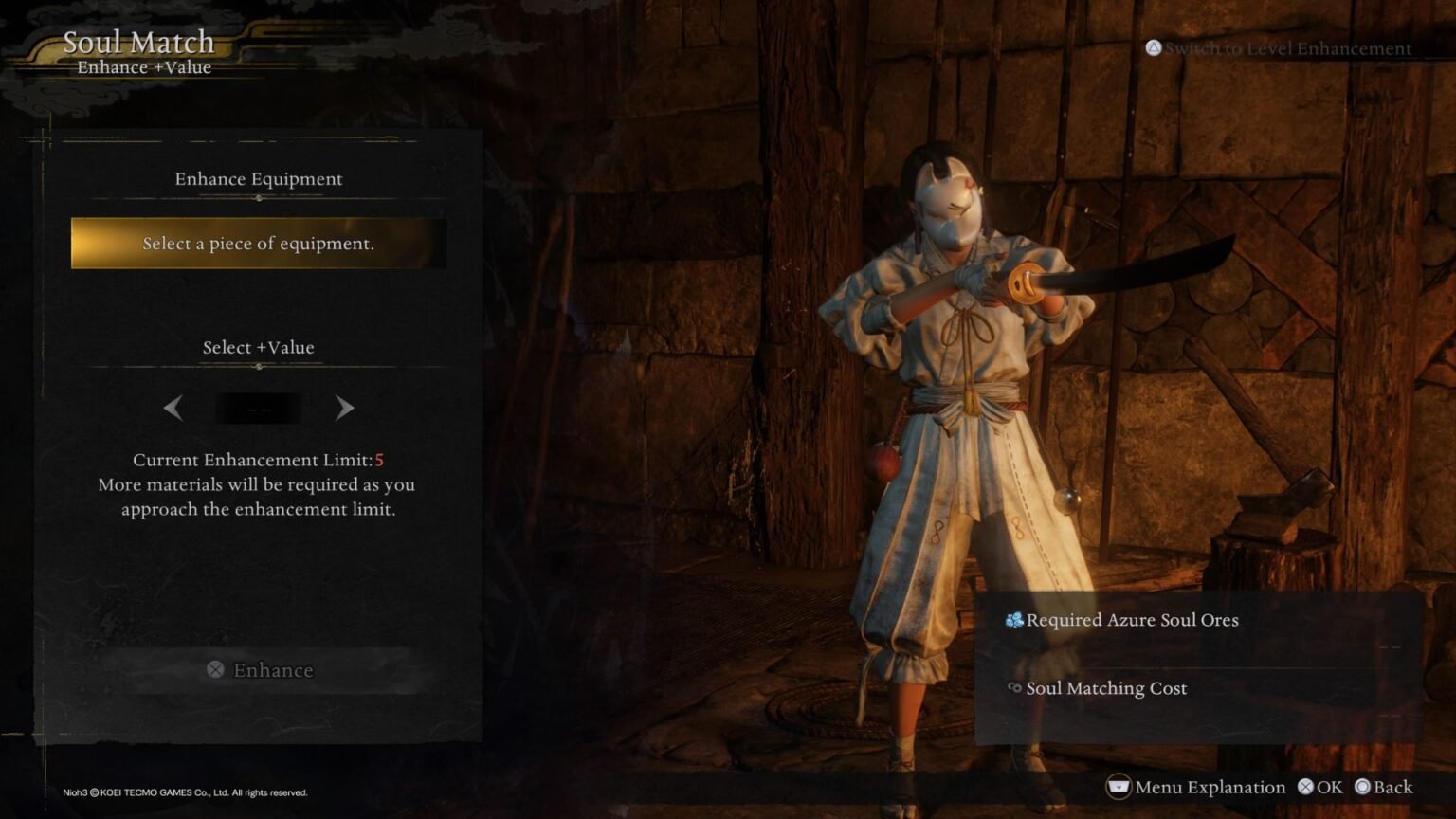Click the circle icon beside Back

pos(1362,787)
